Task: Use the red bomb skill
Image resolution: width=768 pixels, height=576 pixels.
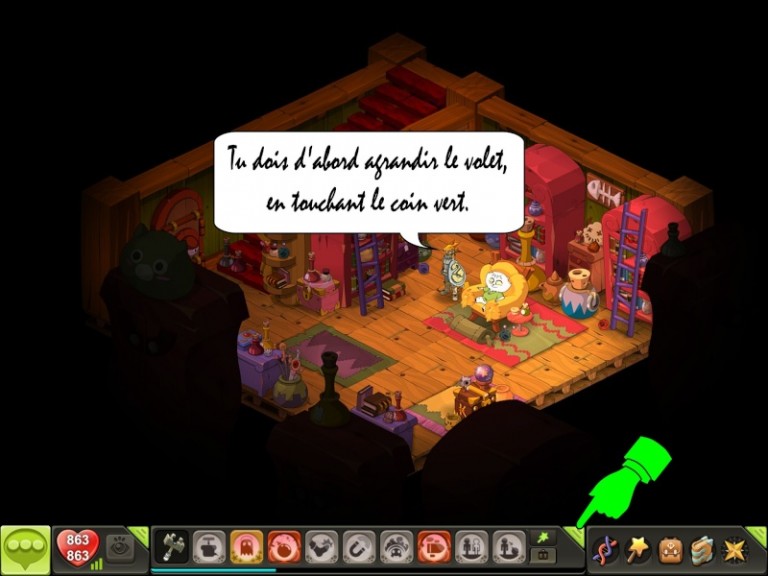Action: pos(284,547)
